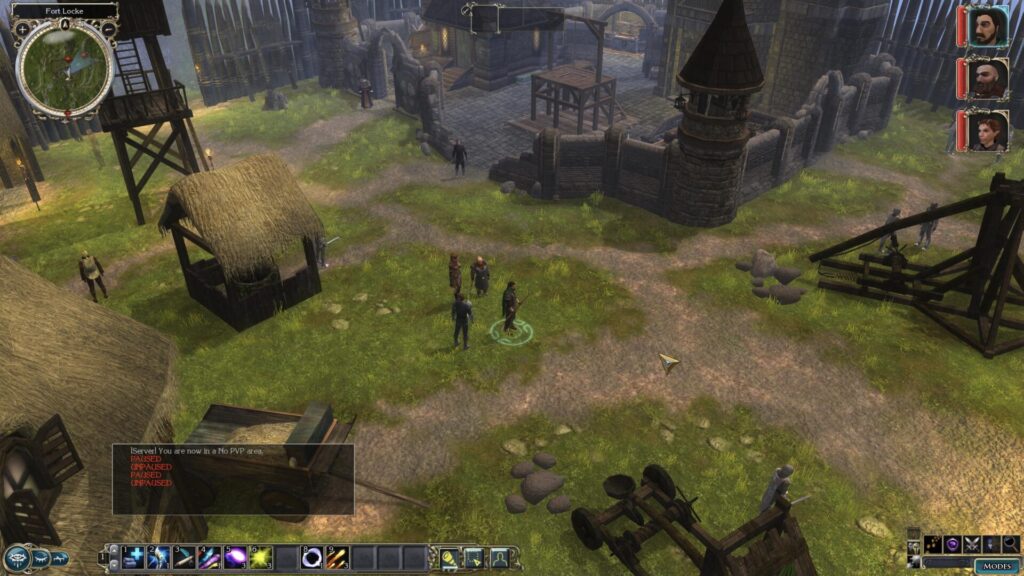Cast the yellow burst spell in slot 6
1024x576 pixels.
(x=263, y=557)
